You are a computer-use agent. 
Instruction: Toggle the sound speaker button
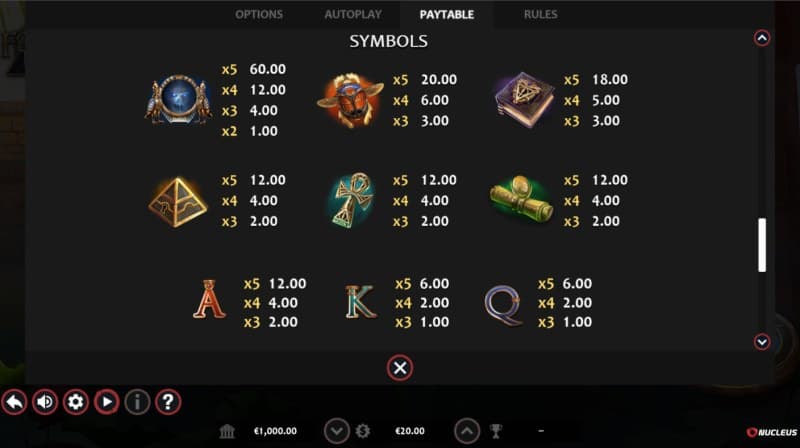tap(45, 402)
